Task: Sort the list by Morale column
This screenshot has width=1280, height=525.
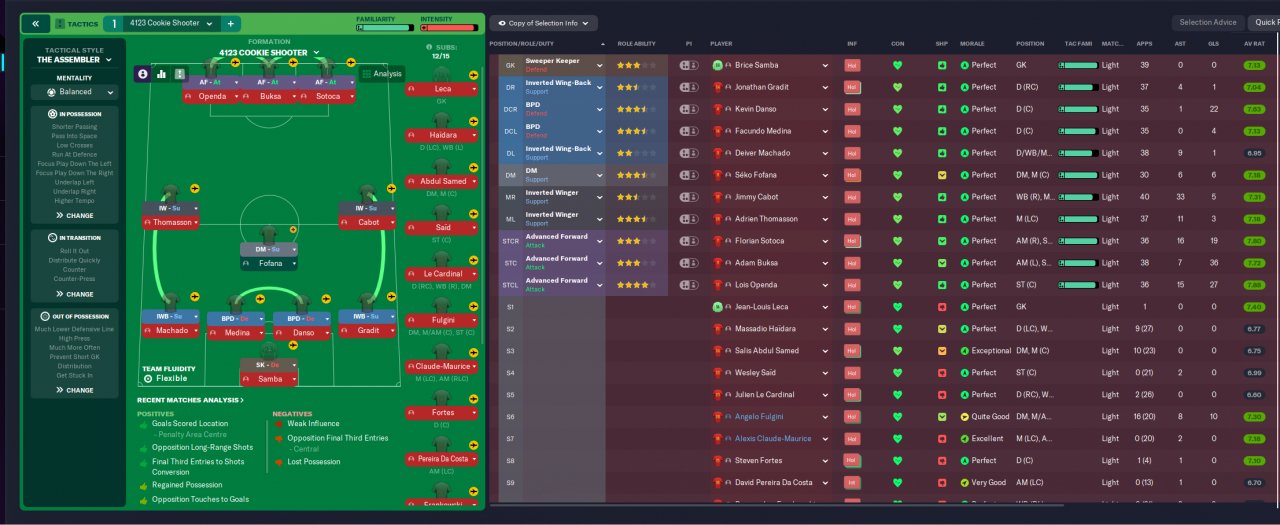Action: 974,44
